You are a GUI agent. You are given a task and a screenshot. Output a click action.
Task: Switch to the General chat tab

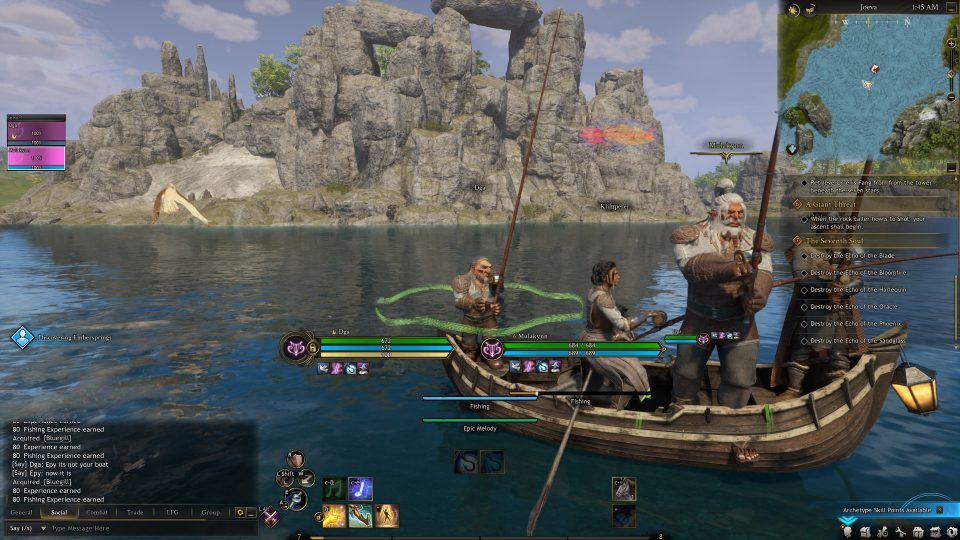pyautogui.click(x=21, y=512)
